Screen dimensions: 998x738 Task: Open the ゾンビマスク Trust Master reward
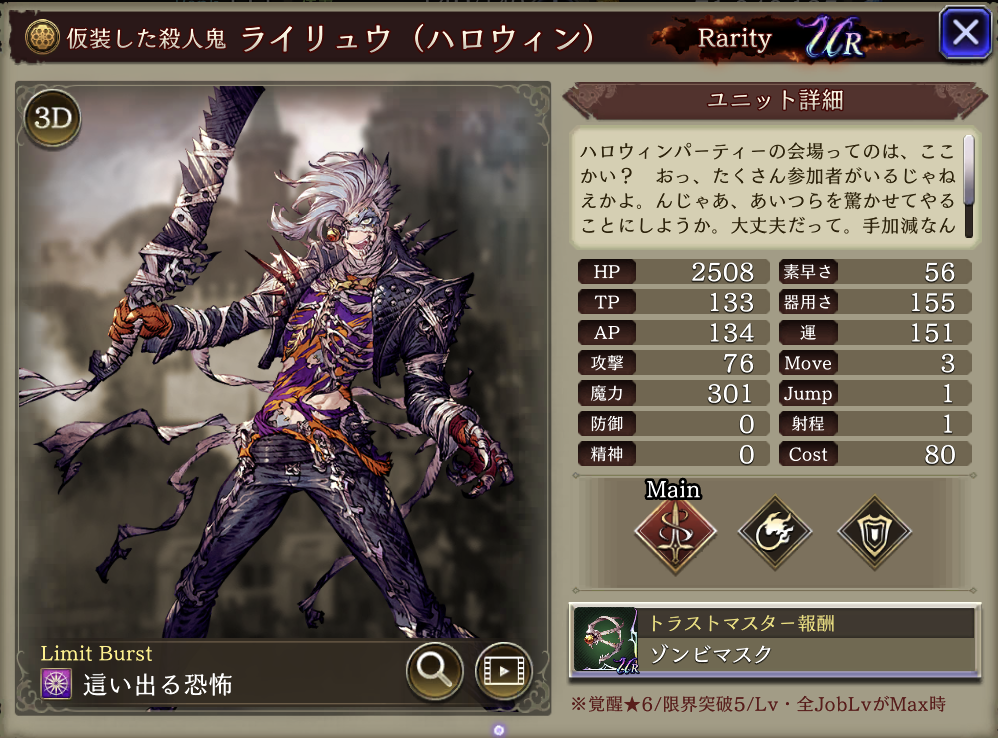point(774,641)
